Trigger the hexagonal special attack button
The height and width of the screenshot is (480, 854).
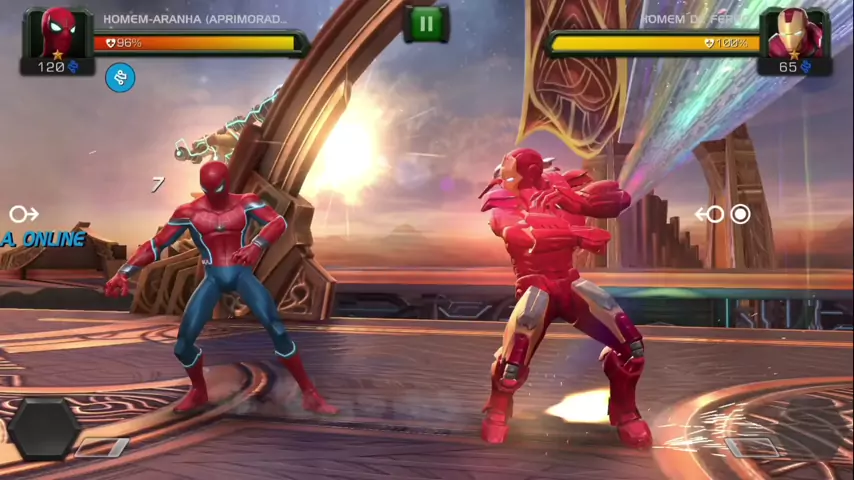pos(45,428)
